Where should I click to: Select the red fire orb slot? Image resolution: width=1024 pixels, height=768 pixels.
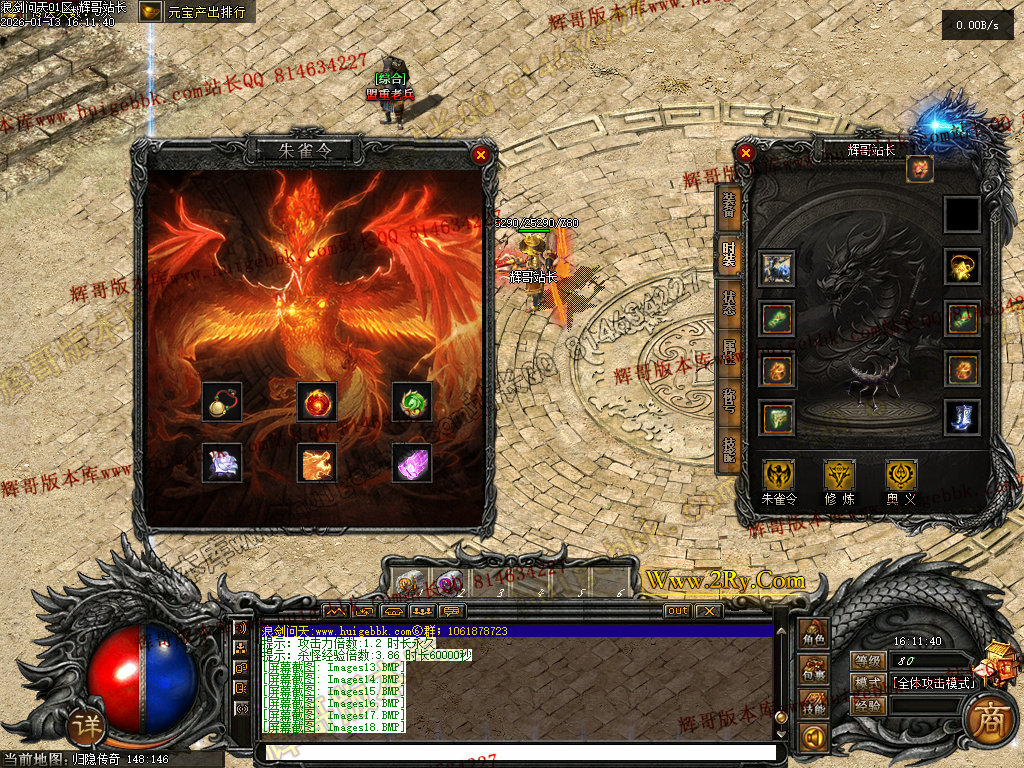(x=317, y=402)
